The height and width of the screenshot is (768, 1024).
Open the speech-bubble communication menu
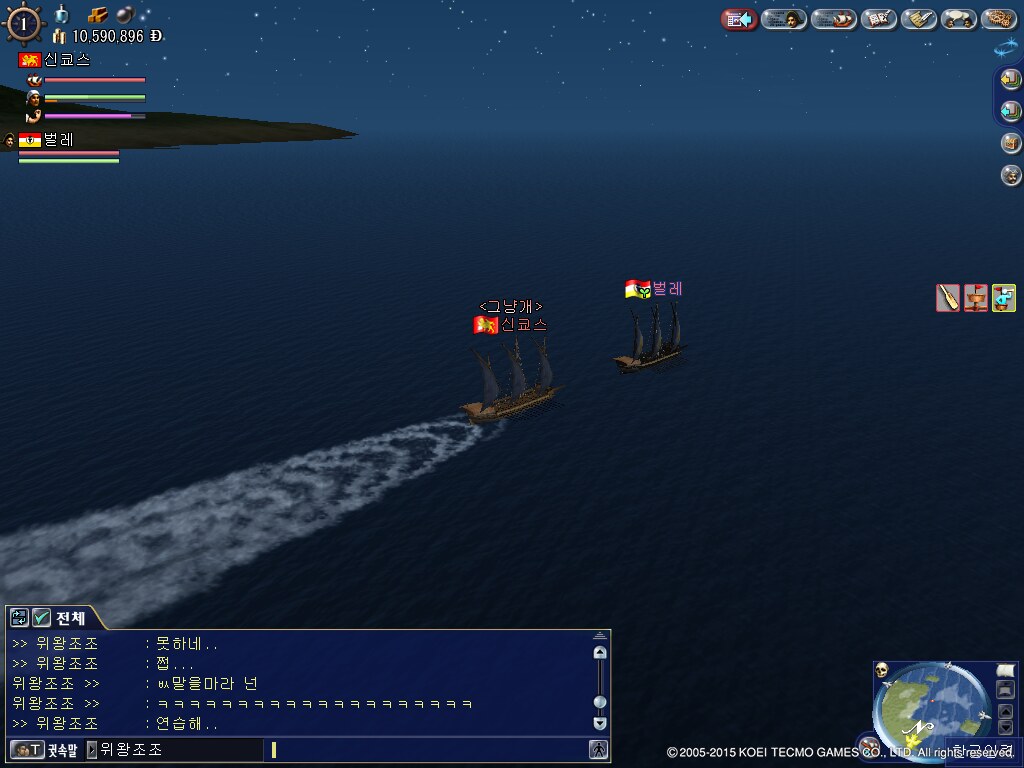[959, 19]
